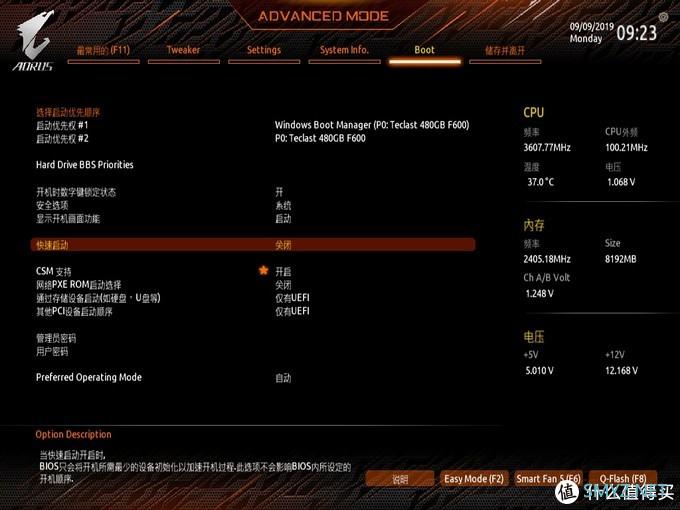Switch to Easy Mode (F2)
680x510 pixels.
(x=474, y=479)
